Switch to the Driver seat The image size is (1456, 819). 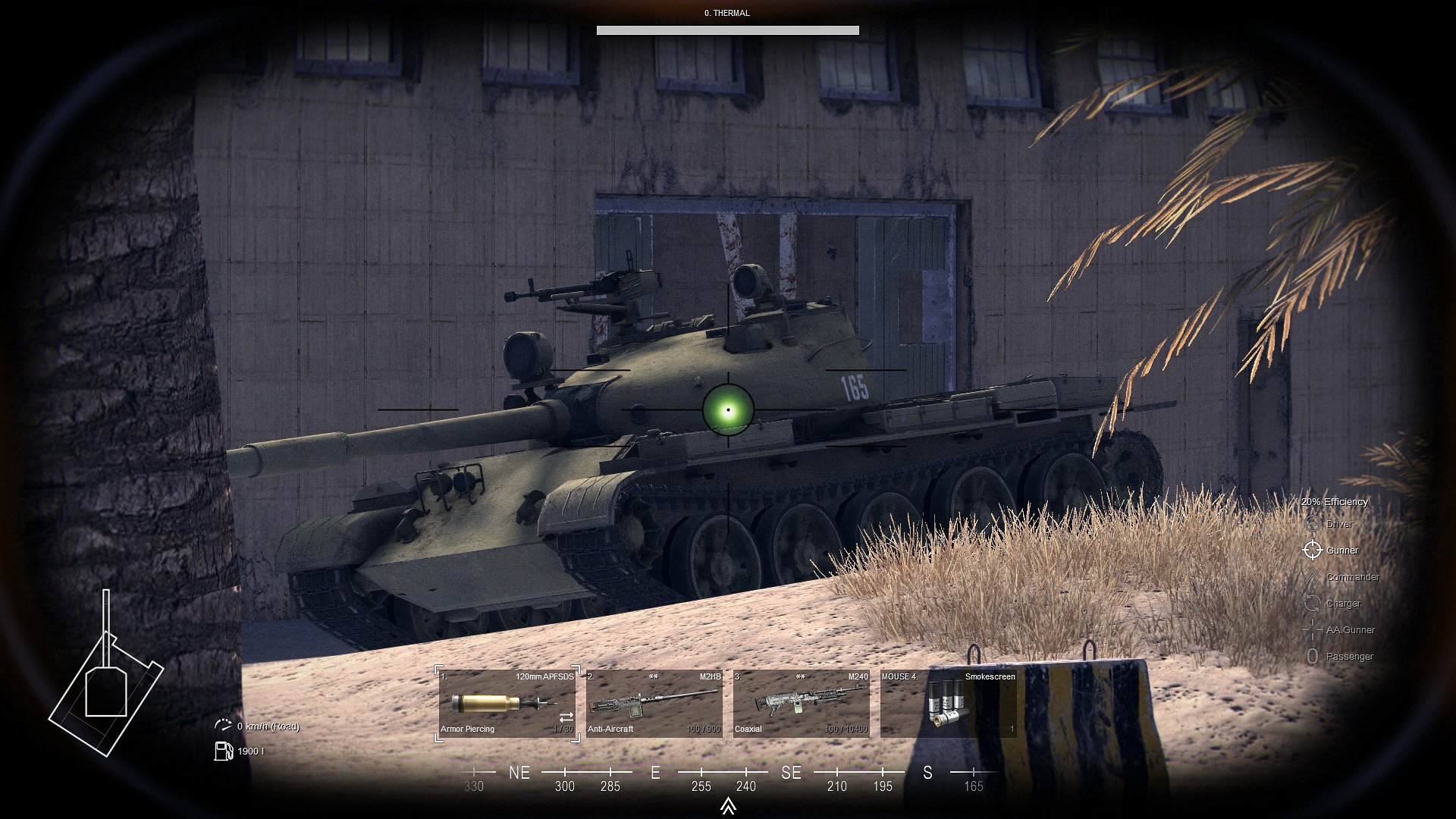(1338, 524)
